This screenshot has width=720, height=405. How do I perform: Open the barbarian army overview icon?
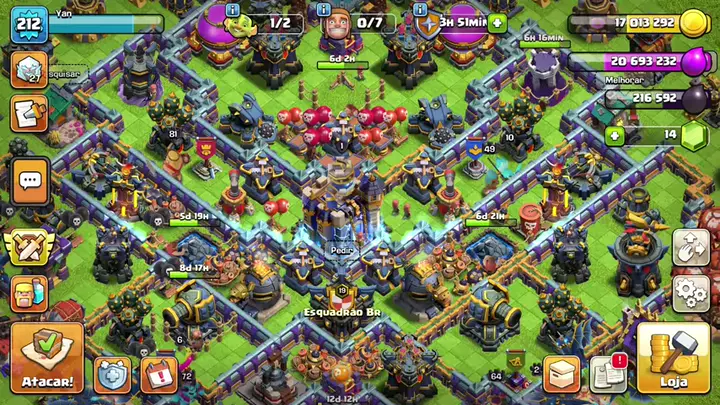[x=30, y=293]
